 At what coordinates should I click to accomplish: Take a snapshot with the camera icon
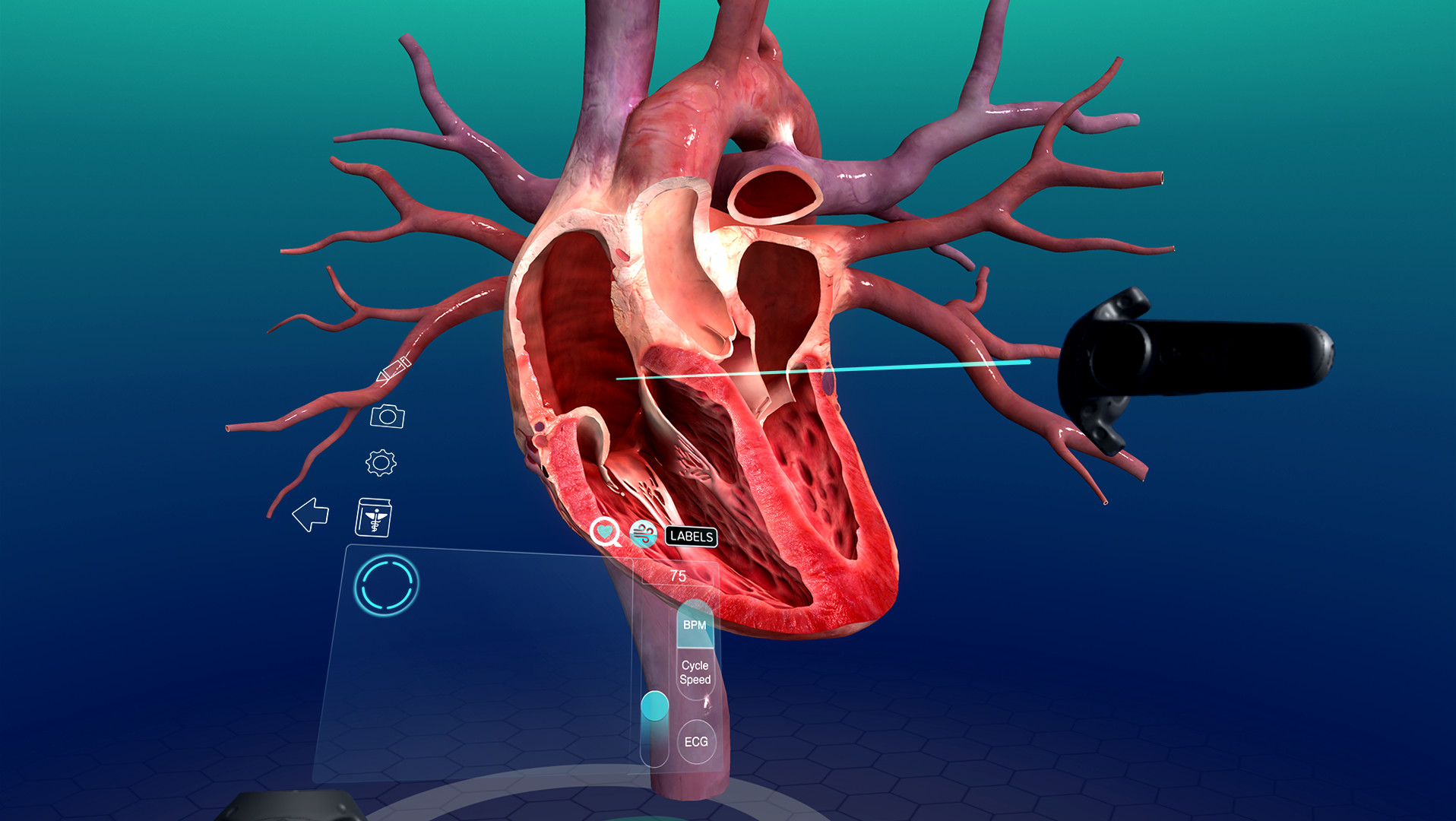pyautogui.click(x=388, y=416)
